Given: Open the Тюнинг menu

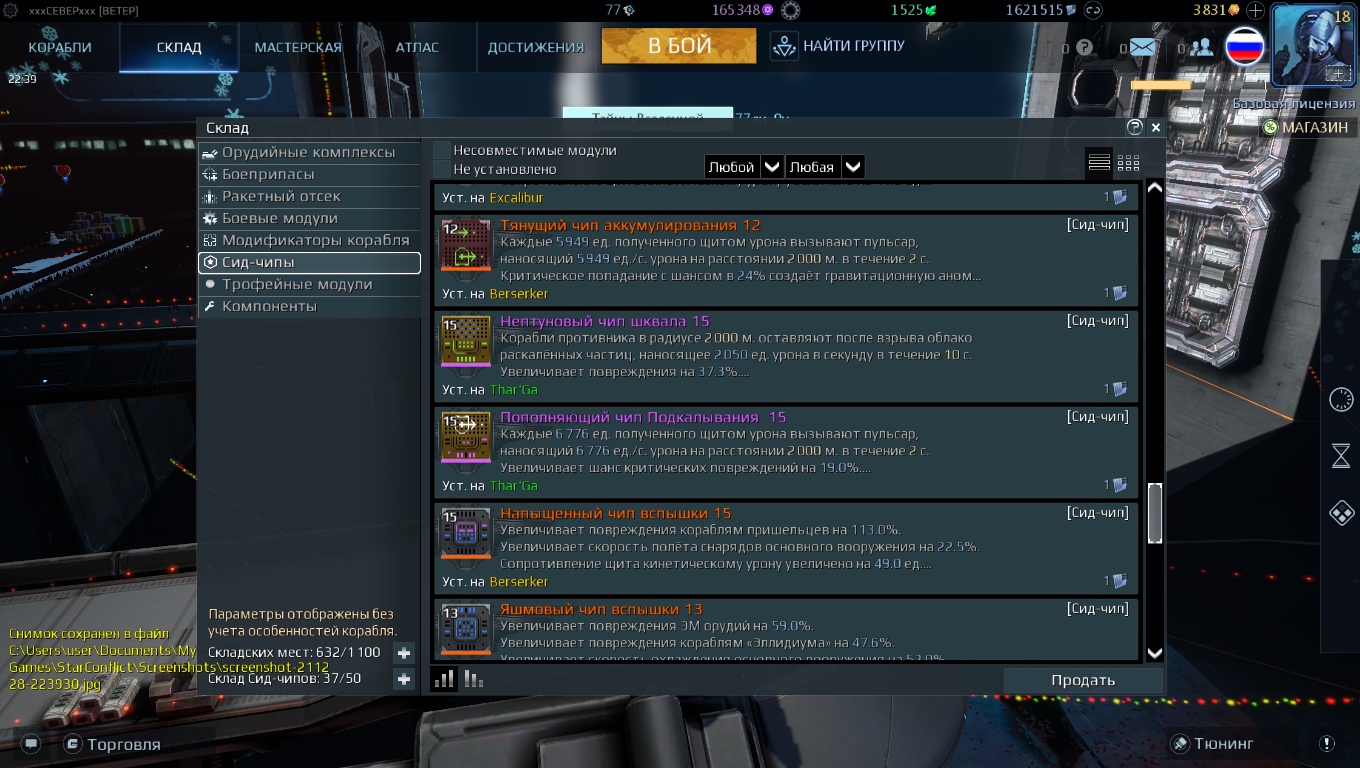Looking at the screenshot, I should pos(1212,743).
